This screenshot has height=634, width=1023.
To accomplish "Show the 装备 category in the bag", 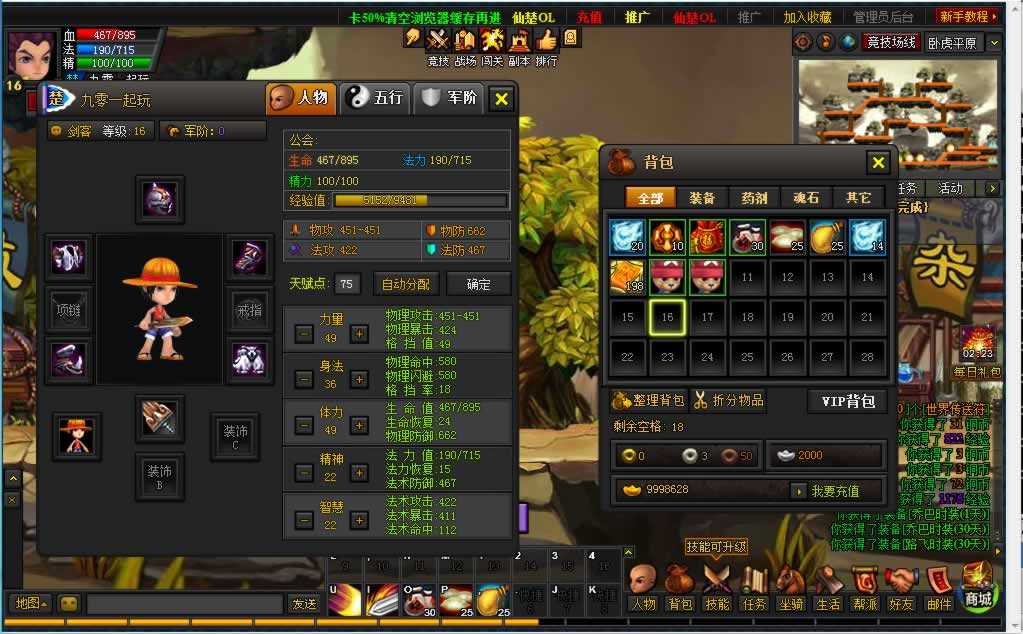I will click(x=702, y=198).
